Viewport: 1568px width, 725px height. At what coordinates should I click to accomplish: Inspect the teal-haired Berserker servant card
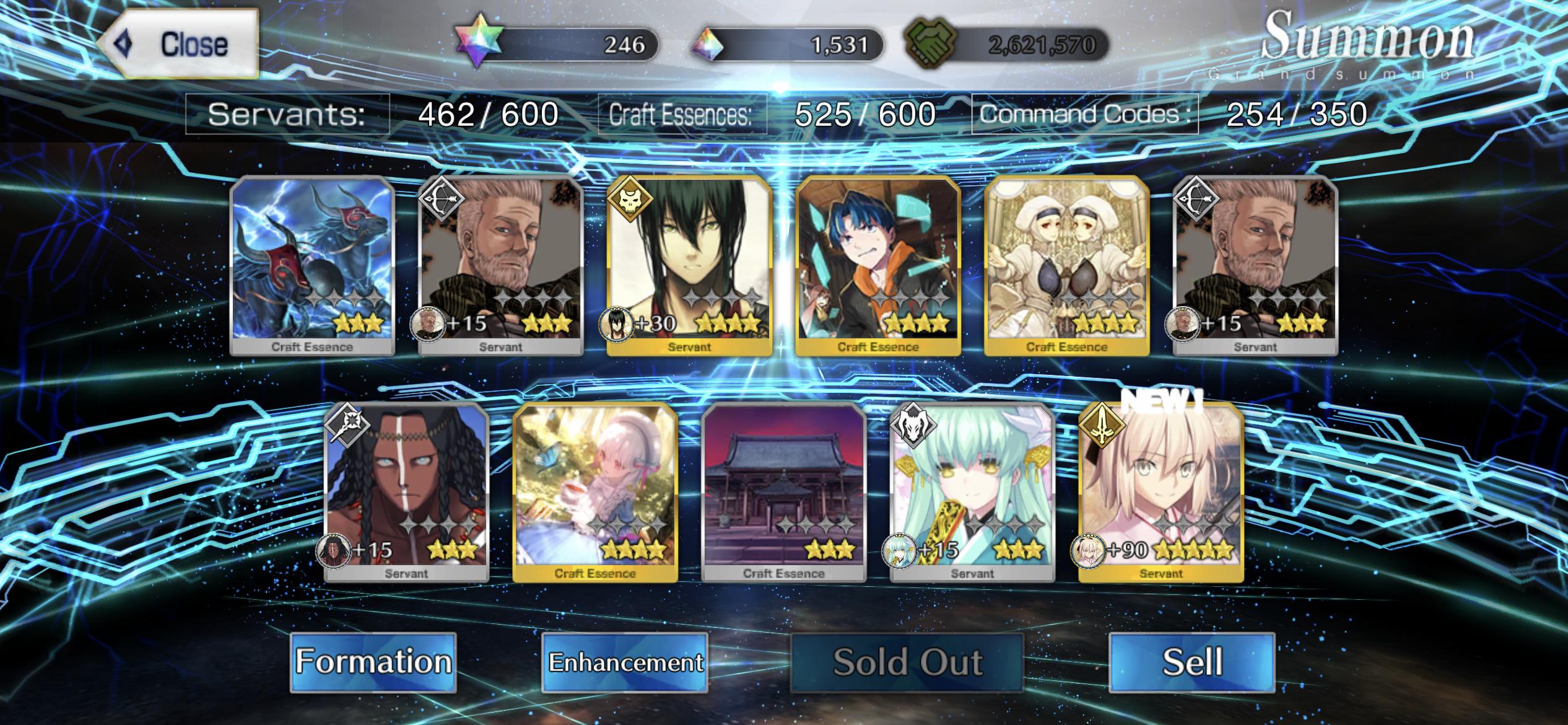click(x=972, y=492)
